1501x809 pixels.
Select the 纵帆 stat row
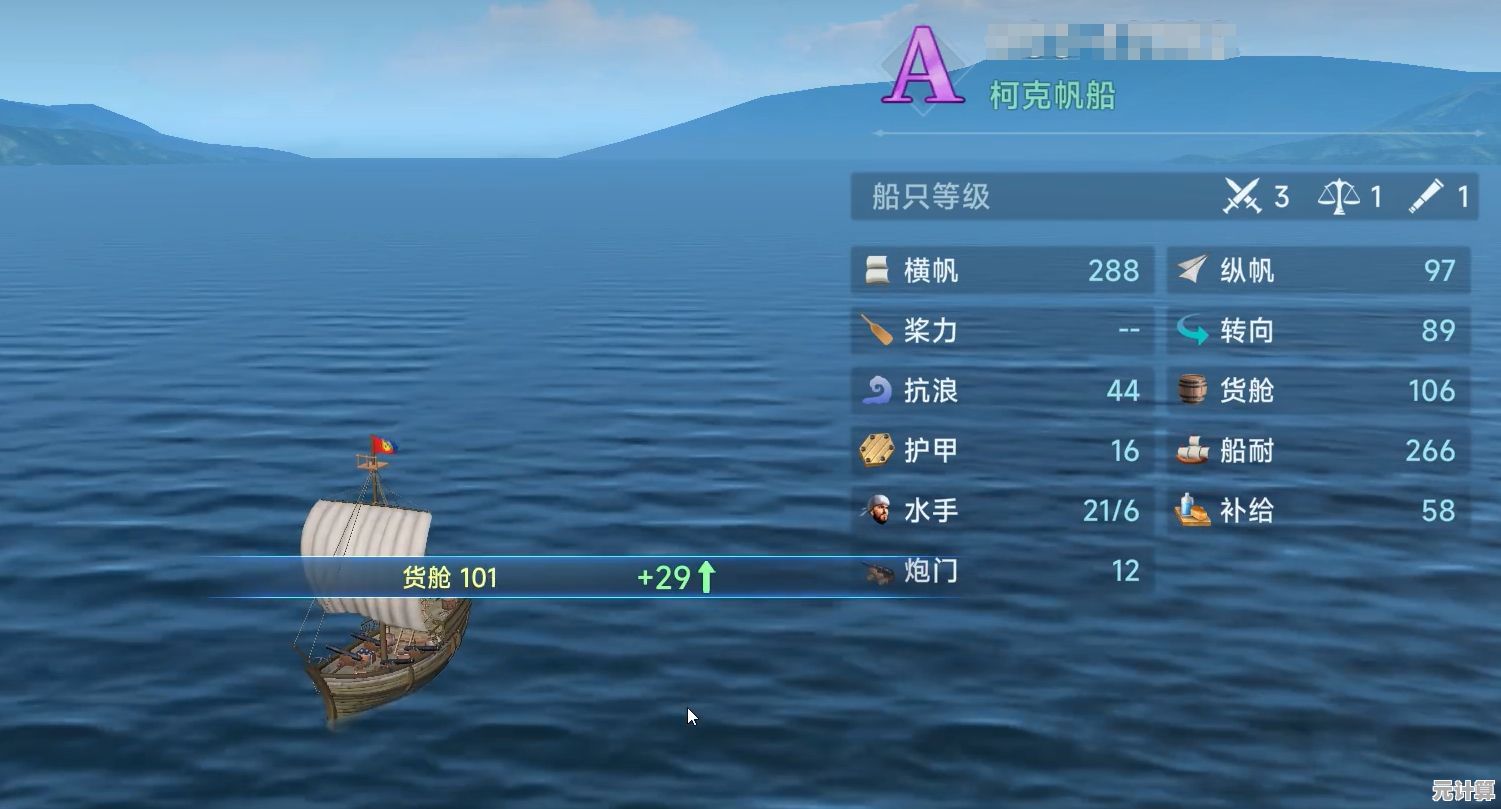point(1318,271)
